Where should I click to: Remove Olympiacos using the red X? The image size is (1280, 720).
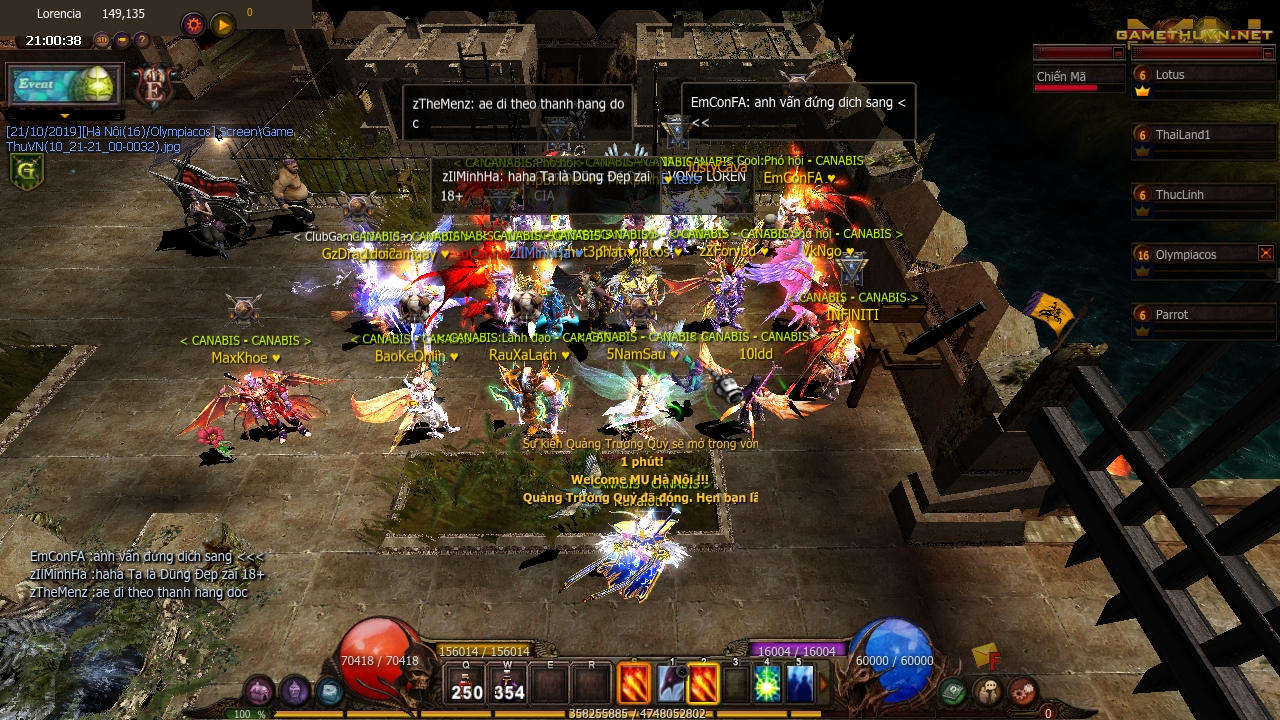(x=1266, y=253)
